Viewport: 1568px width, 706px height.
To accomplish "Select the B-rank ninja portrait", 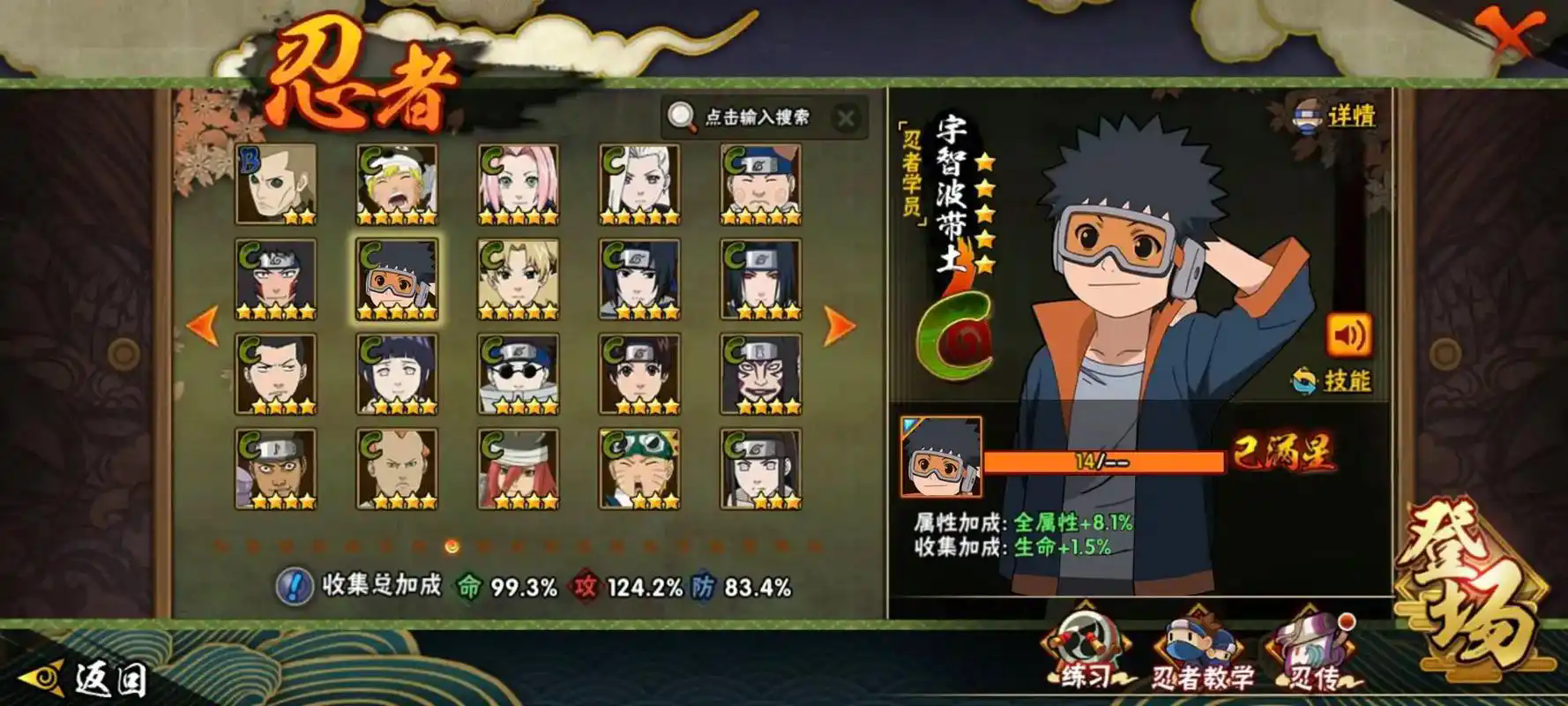I will [x=275, y=184].
